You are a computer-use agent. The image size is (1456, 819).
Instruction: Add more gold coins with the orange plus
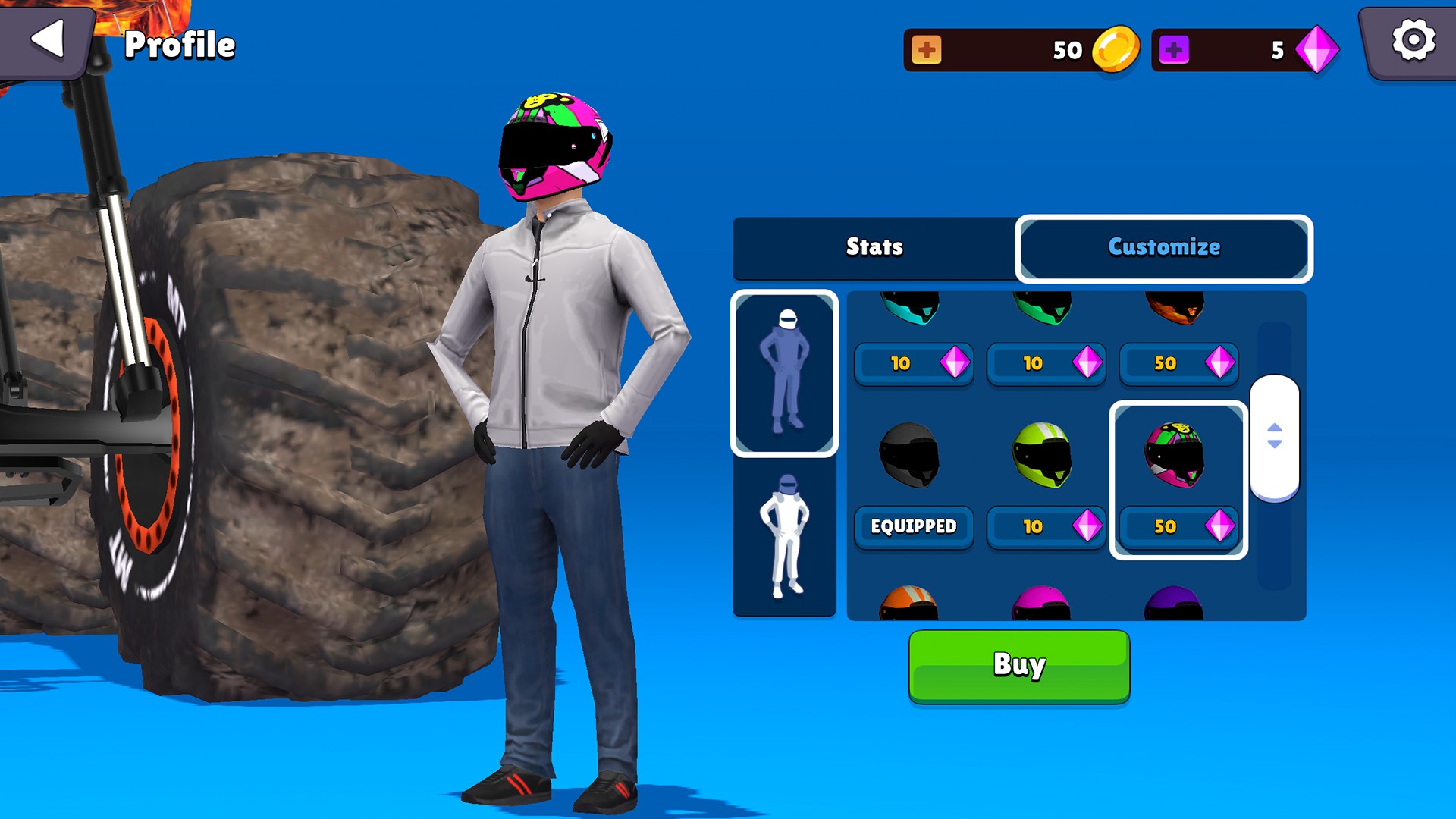926,50
